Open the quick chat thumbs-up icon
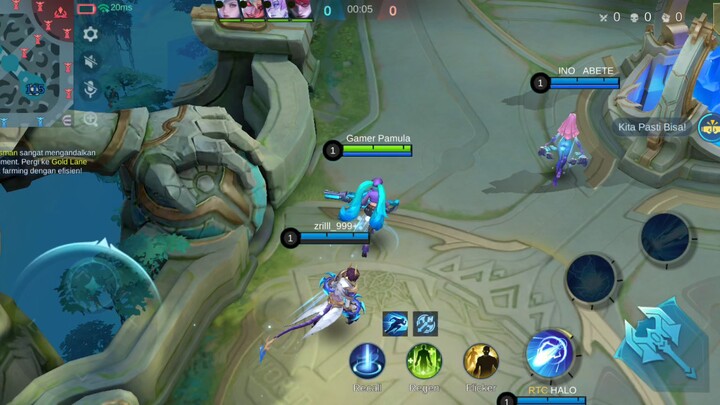The width and height of the screenshot is (720, 405). tap(711, 126)
